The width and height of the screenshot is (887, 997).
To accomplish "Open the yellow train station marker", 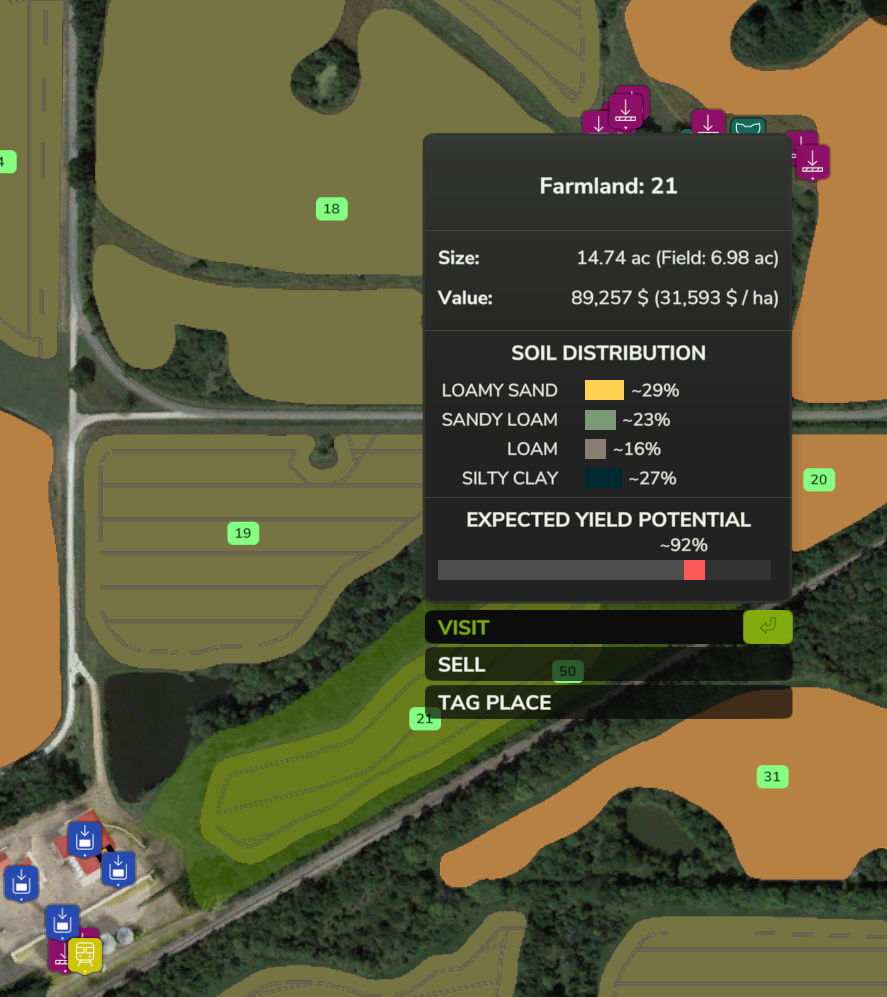I will (85, 953).
